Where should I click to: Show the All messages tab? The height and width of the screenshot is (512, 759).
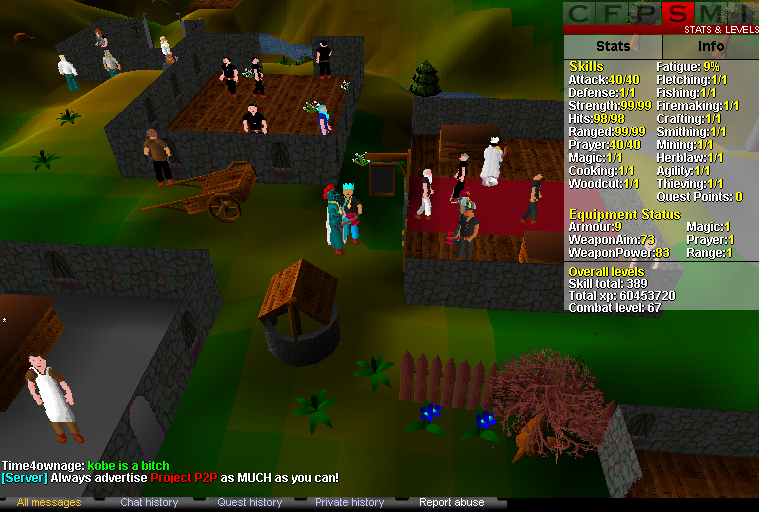(49, 502)
